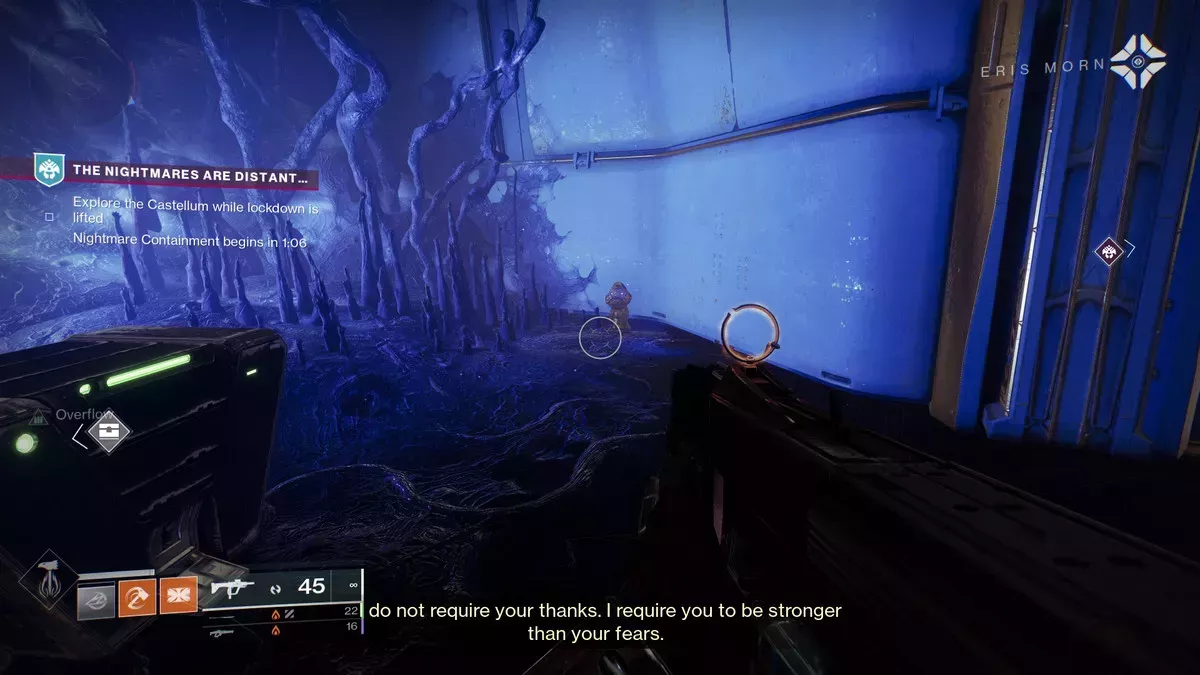Select the Nightmares Are Distant objective tracker

click(x=190, y=171)
